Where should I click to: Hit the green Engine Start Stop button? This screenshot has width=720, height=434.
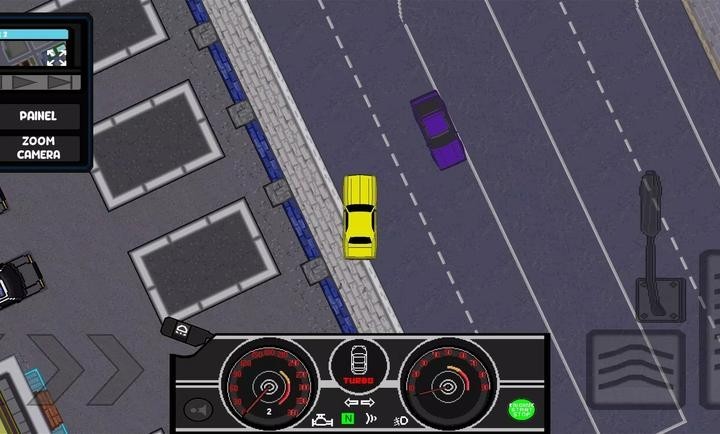522,409
